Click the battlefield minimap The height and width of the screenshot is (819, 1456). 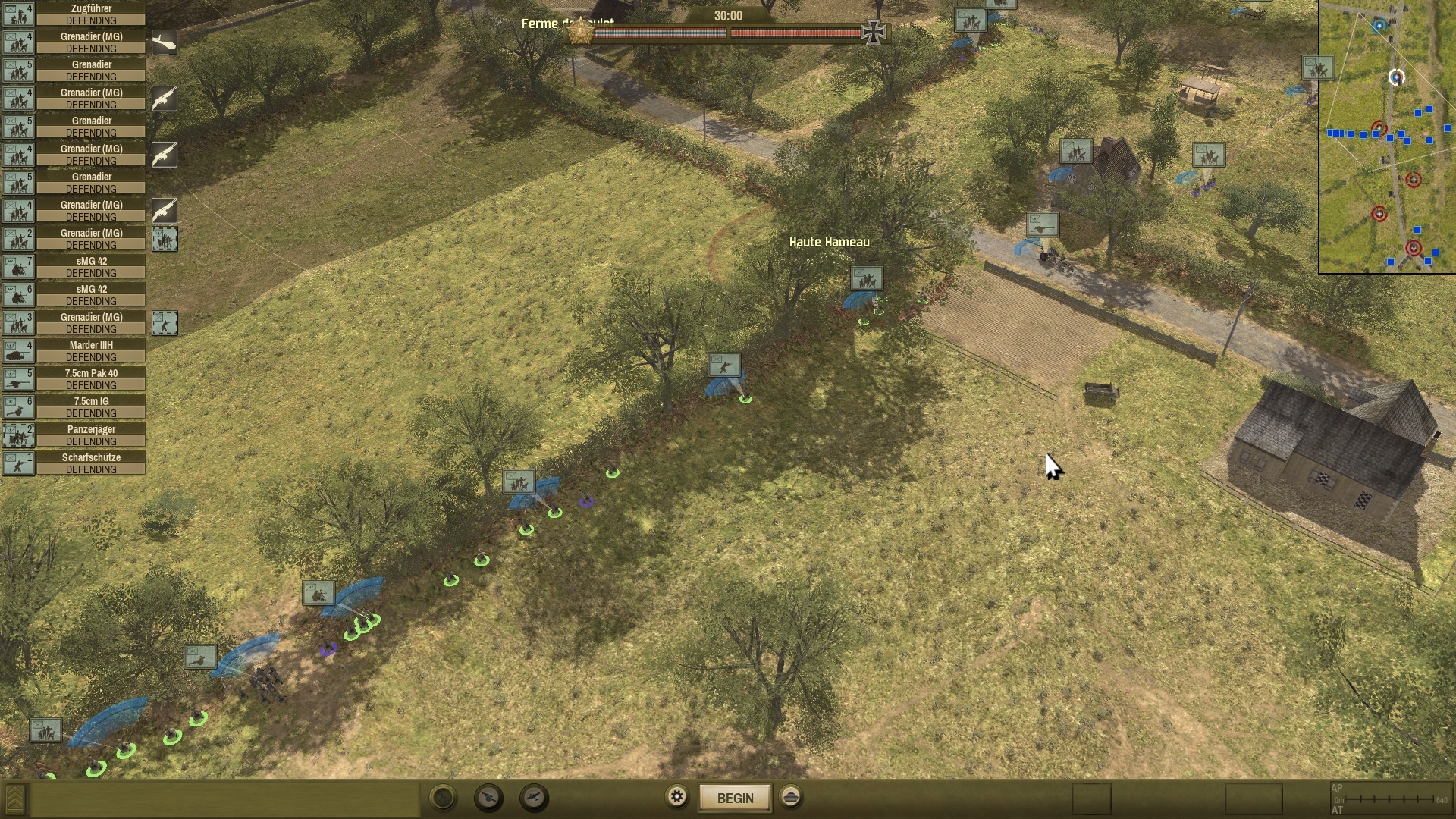1387,136
